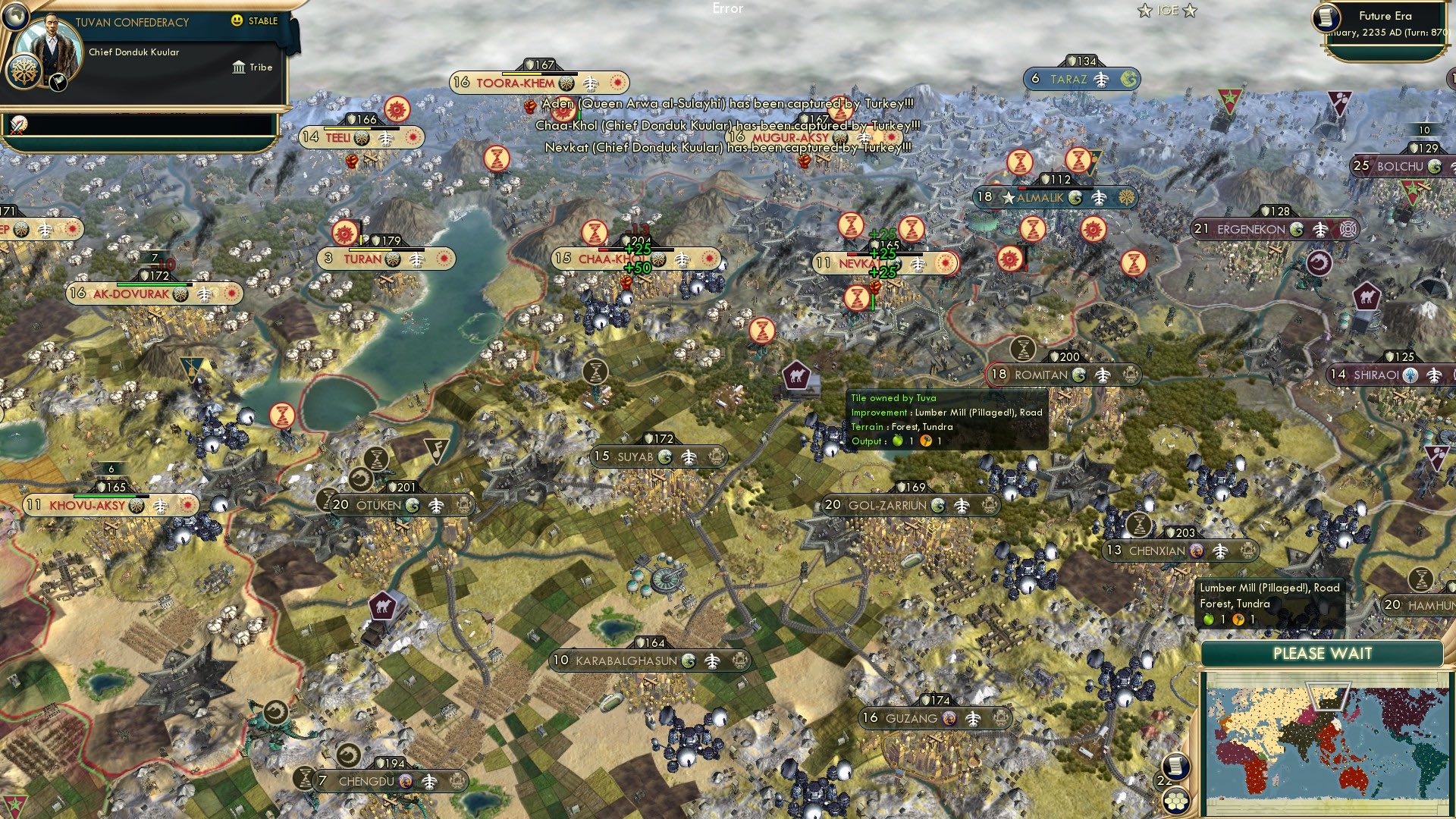Click the Tribe government building icon
Screen dimensions: 1456x819
[239, 67]
